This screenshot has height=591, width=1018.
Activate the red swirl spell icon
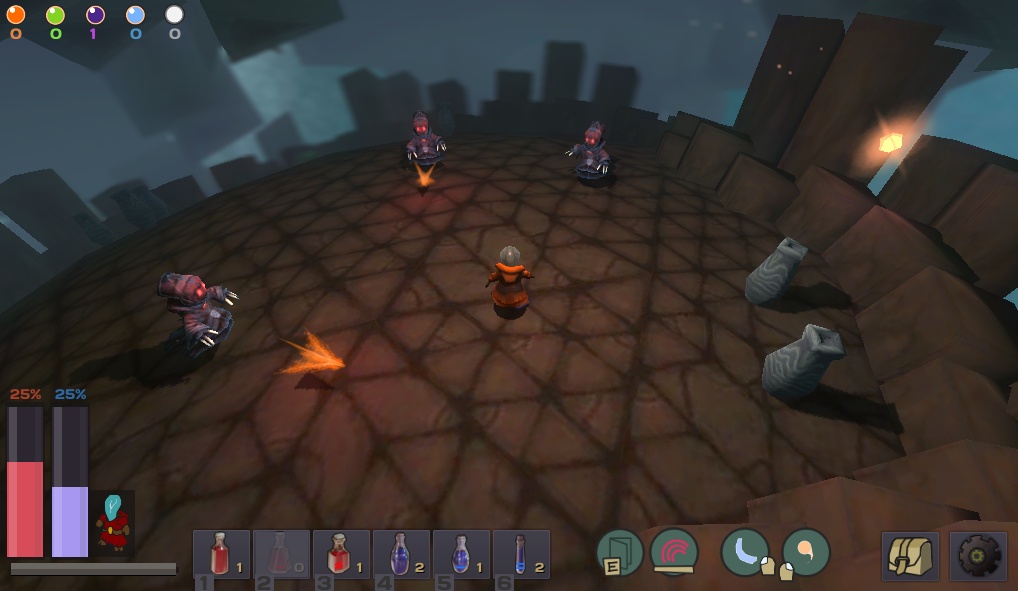click(x=674, y=552)
